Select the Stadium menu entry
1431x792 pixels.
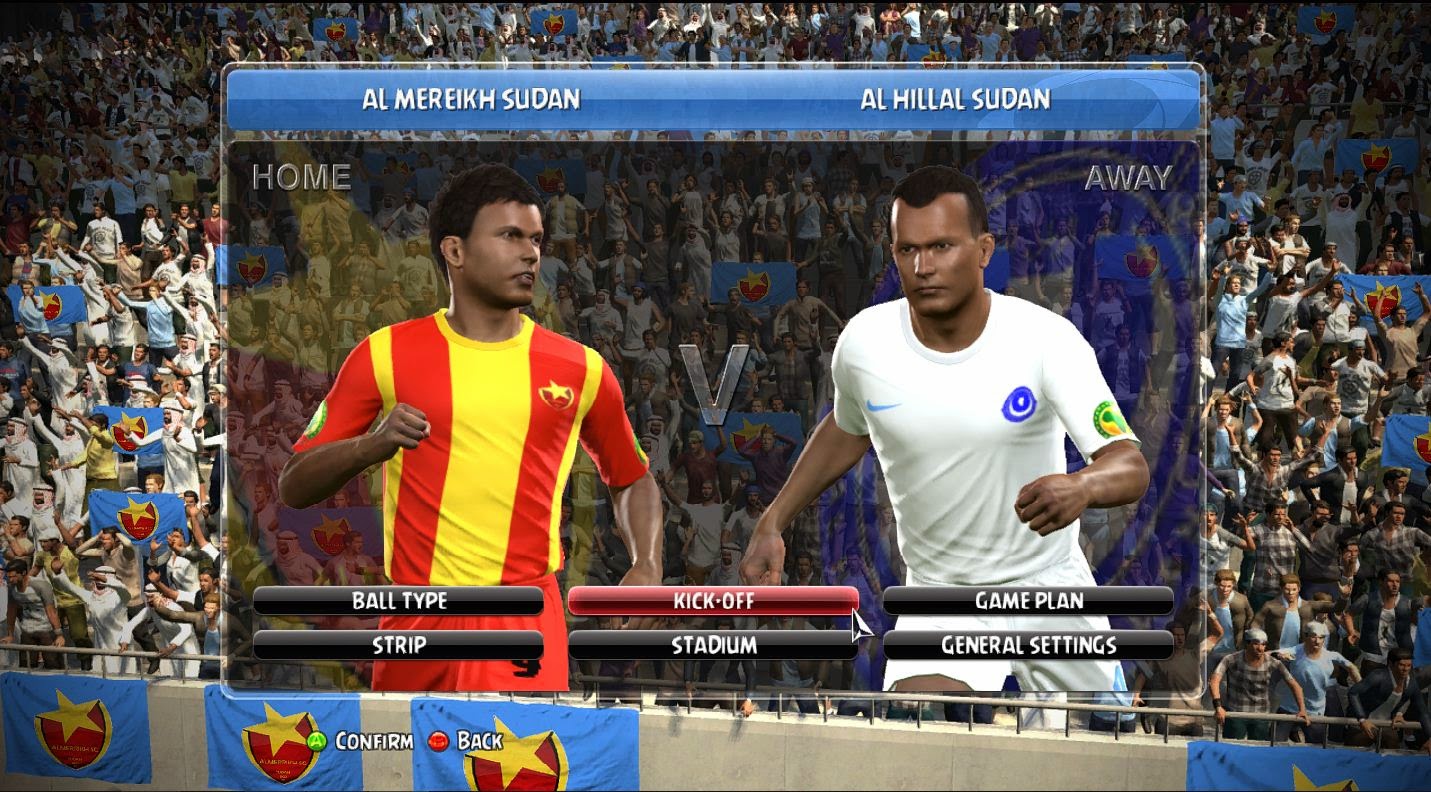coord(713,645)
